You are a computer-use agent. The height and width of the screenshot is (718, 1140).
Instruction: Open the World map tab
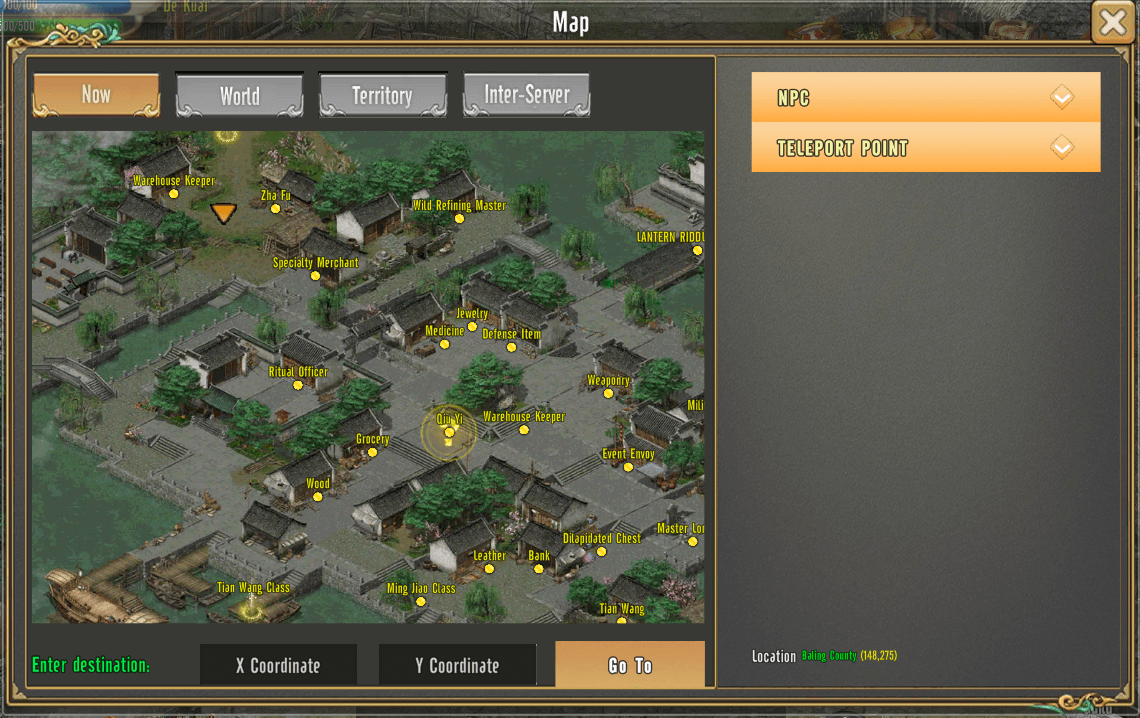point(240,96)
